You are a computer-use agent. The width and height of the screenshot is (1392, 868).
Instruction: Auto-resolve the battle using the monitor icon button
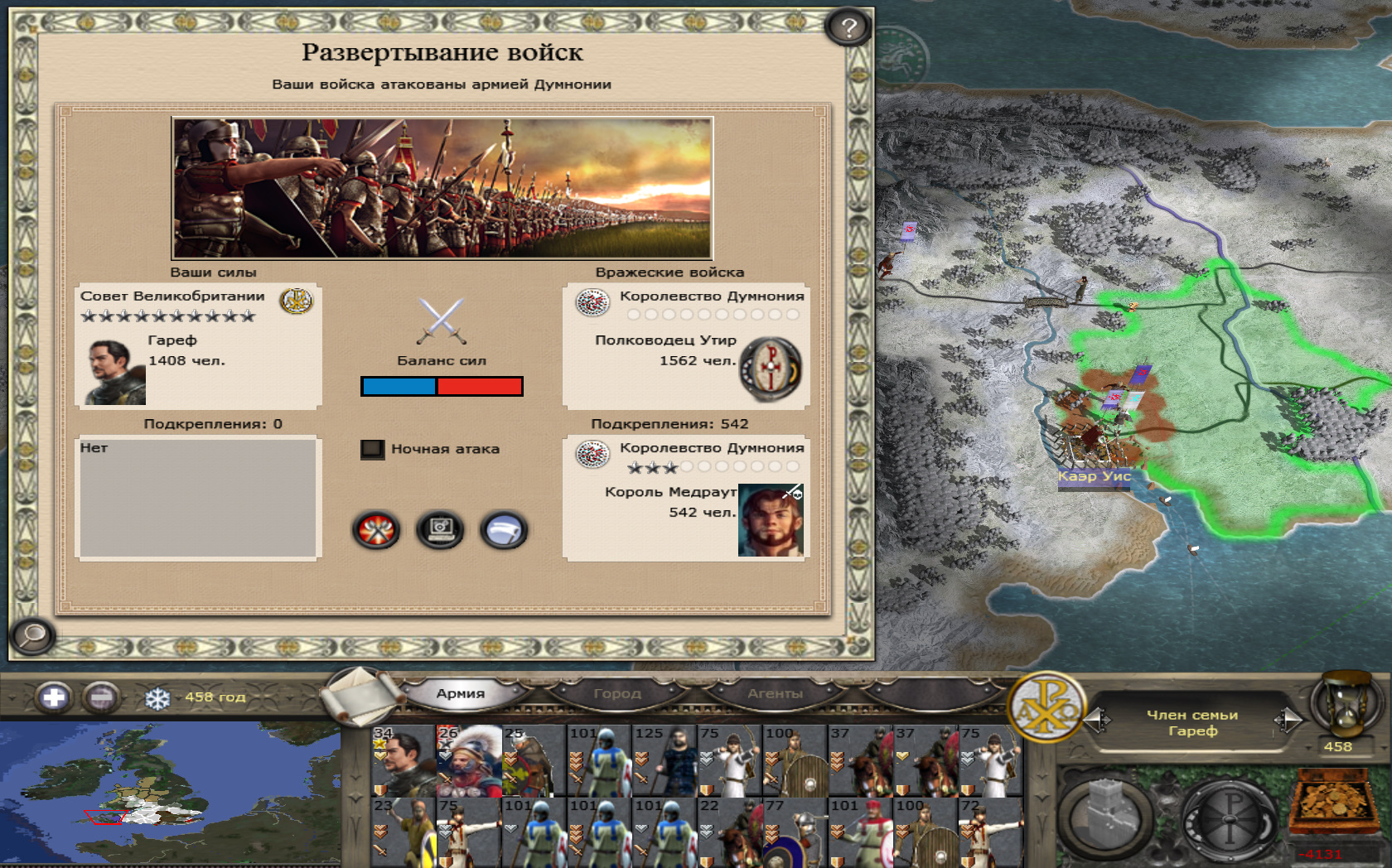click(x=440, y=530)
